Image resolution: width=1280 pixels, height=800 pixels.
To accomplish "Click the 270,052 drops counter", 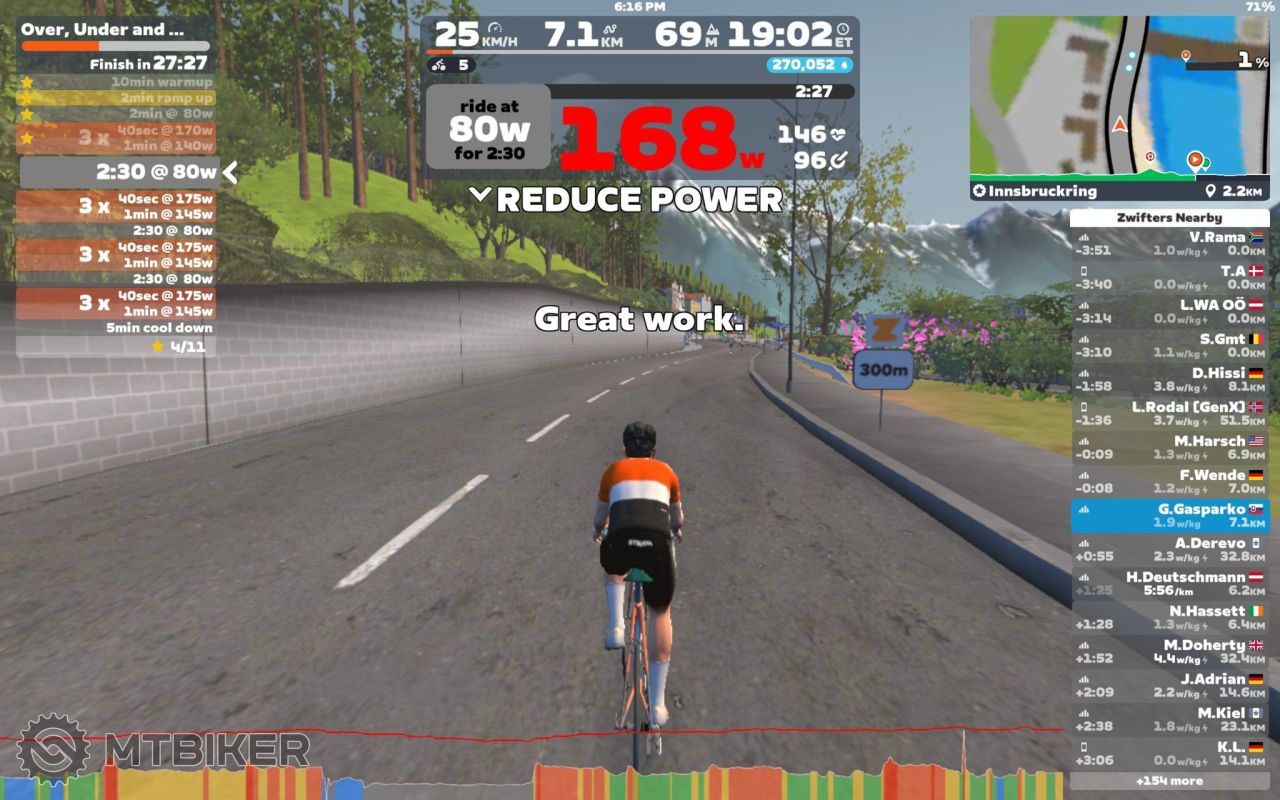I will (809, 65).
